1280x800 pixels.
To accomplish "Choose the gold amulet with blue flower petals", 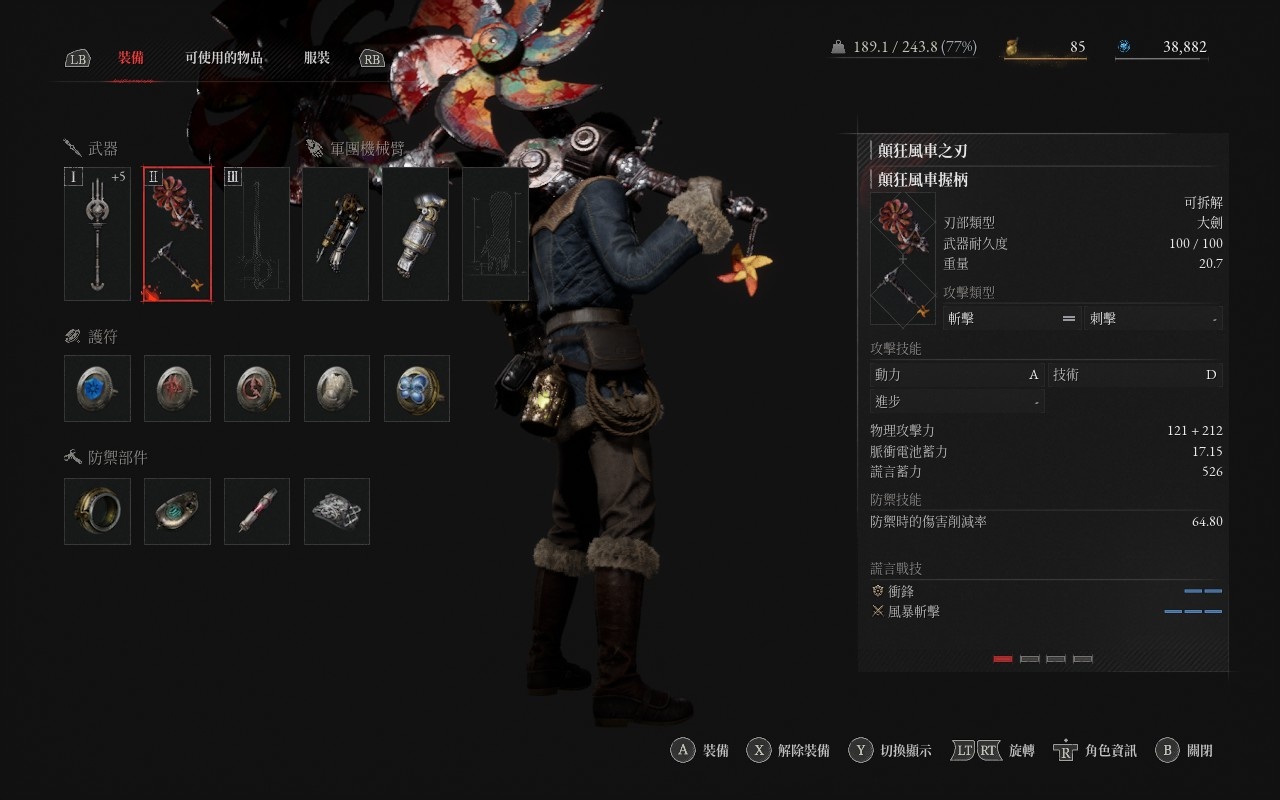I will (417, 388).
